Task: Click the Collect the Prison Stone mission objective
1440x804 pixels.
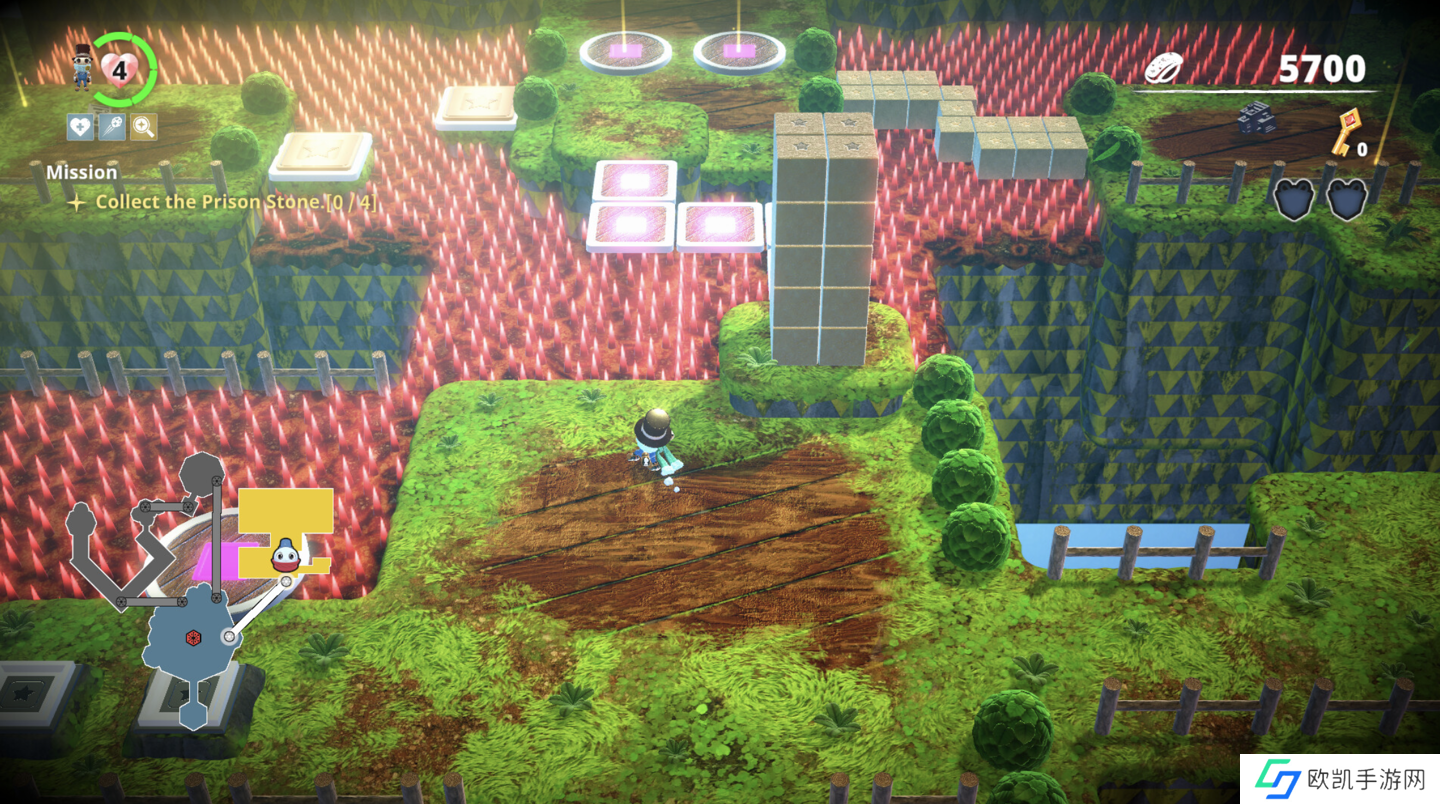Action: (x=235, y=202)
